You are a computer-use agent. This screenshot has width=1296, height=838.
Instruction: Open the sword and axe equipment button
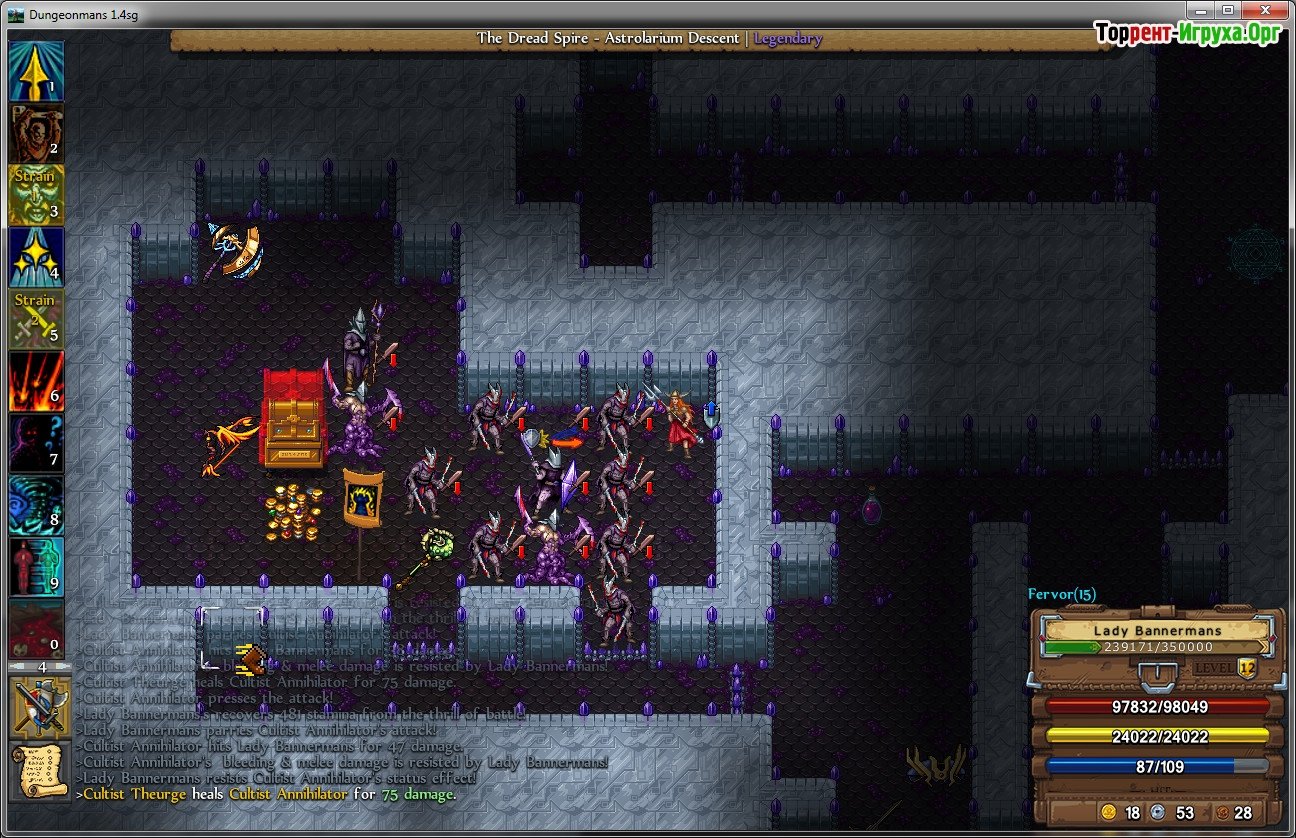(38, 705)
